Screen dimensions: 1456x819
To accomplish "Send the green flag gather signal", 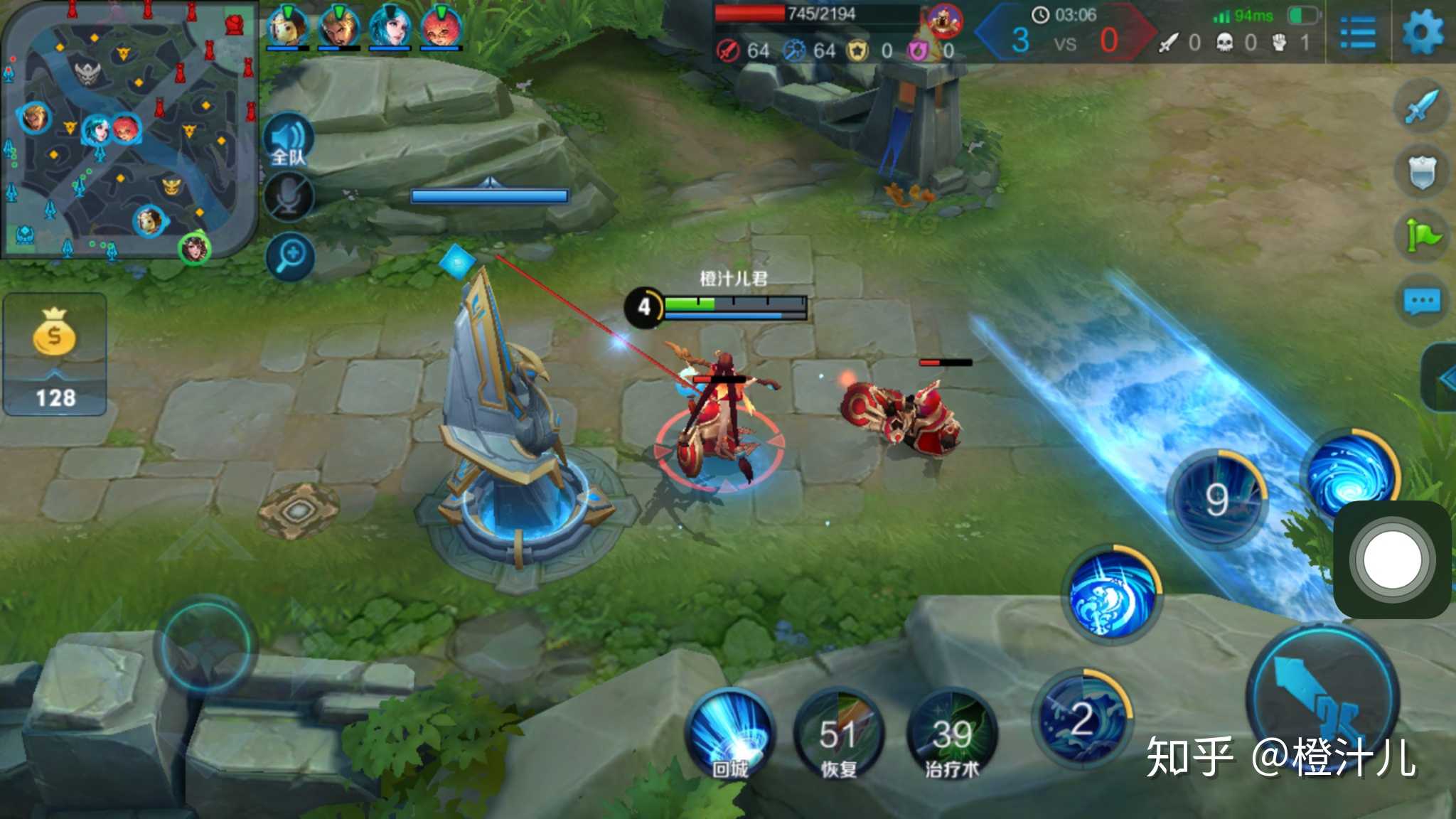I will coord(1421,236).
